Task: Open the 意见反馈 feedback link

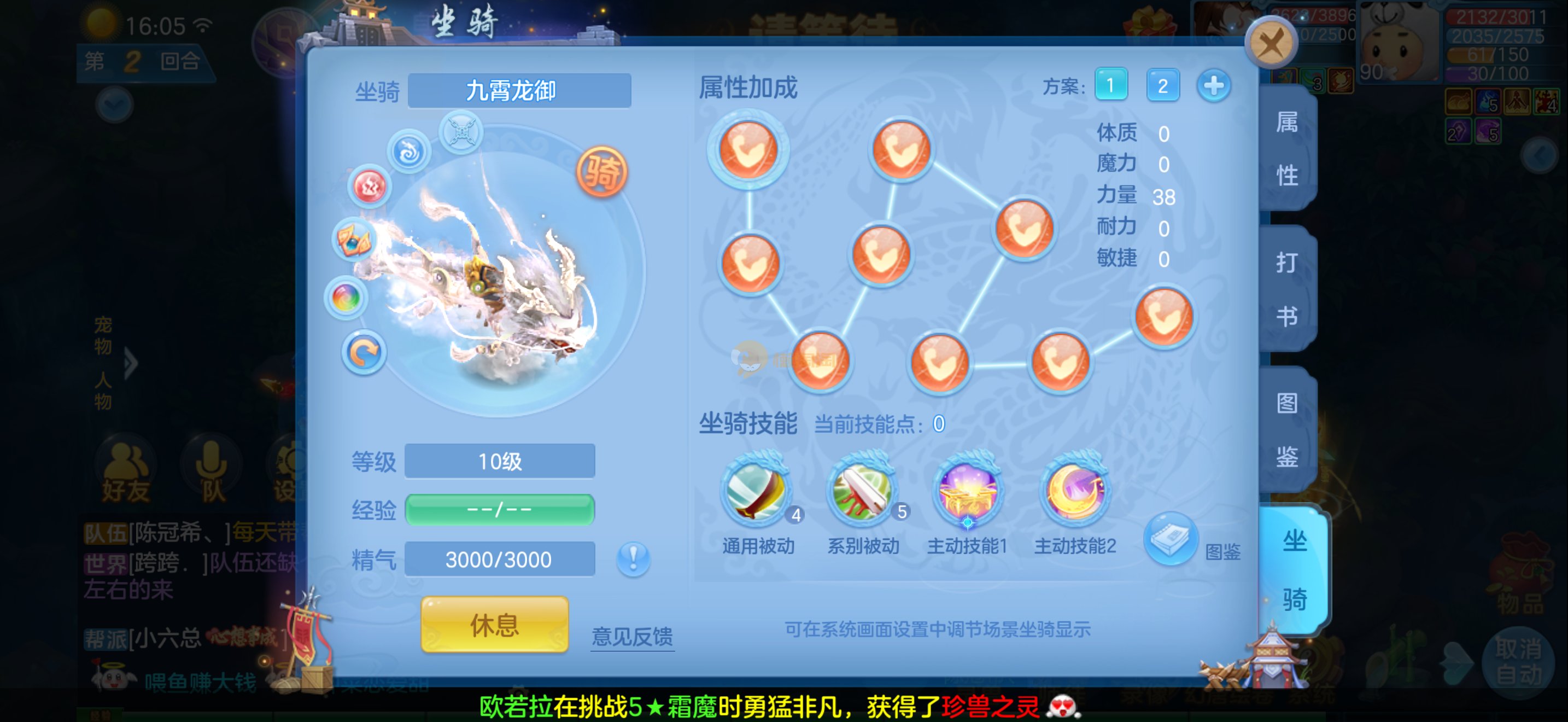Action: pos(632,637)
